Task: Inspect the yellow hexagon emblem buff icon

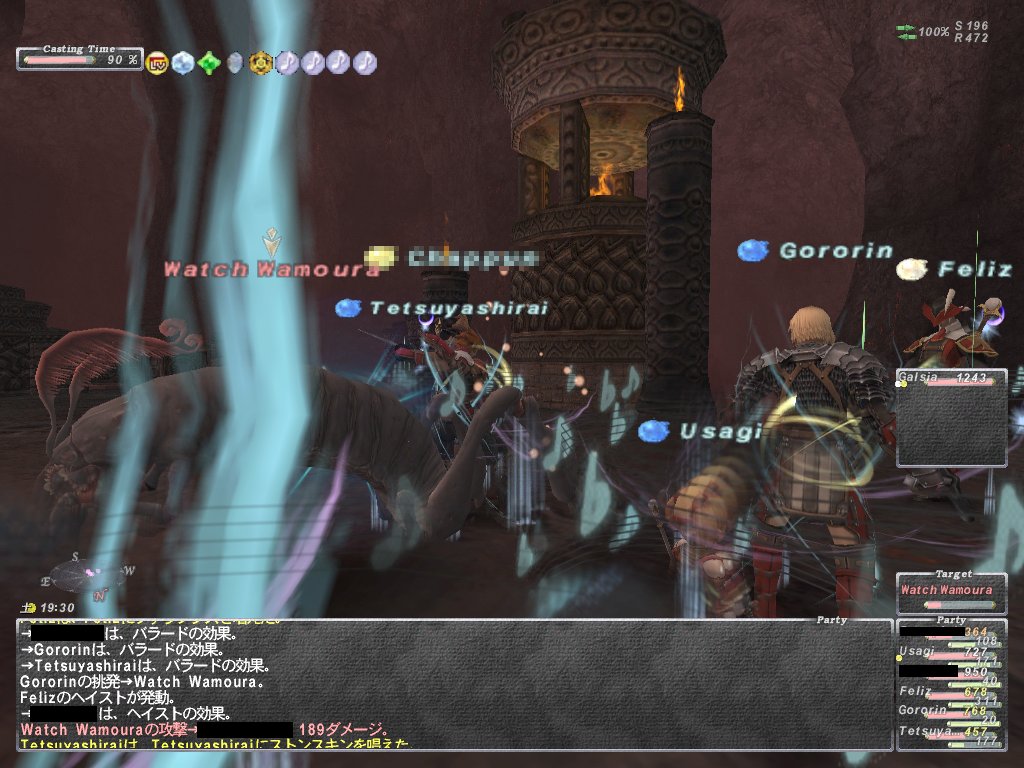Action: click(x=261, y=63)
